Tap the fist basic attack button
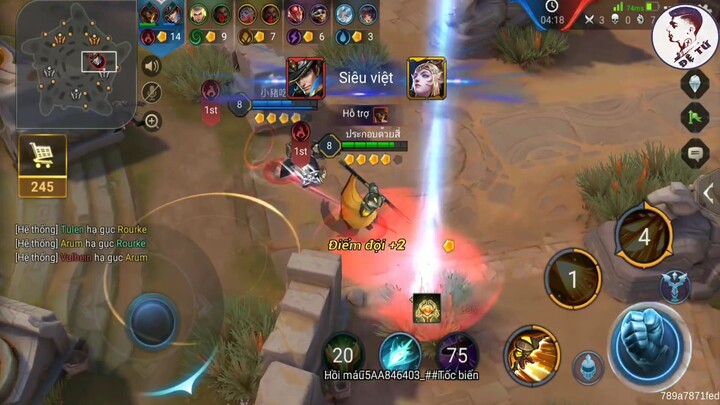This screenshot has height=405, width=720. tap(649, 341)
